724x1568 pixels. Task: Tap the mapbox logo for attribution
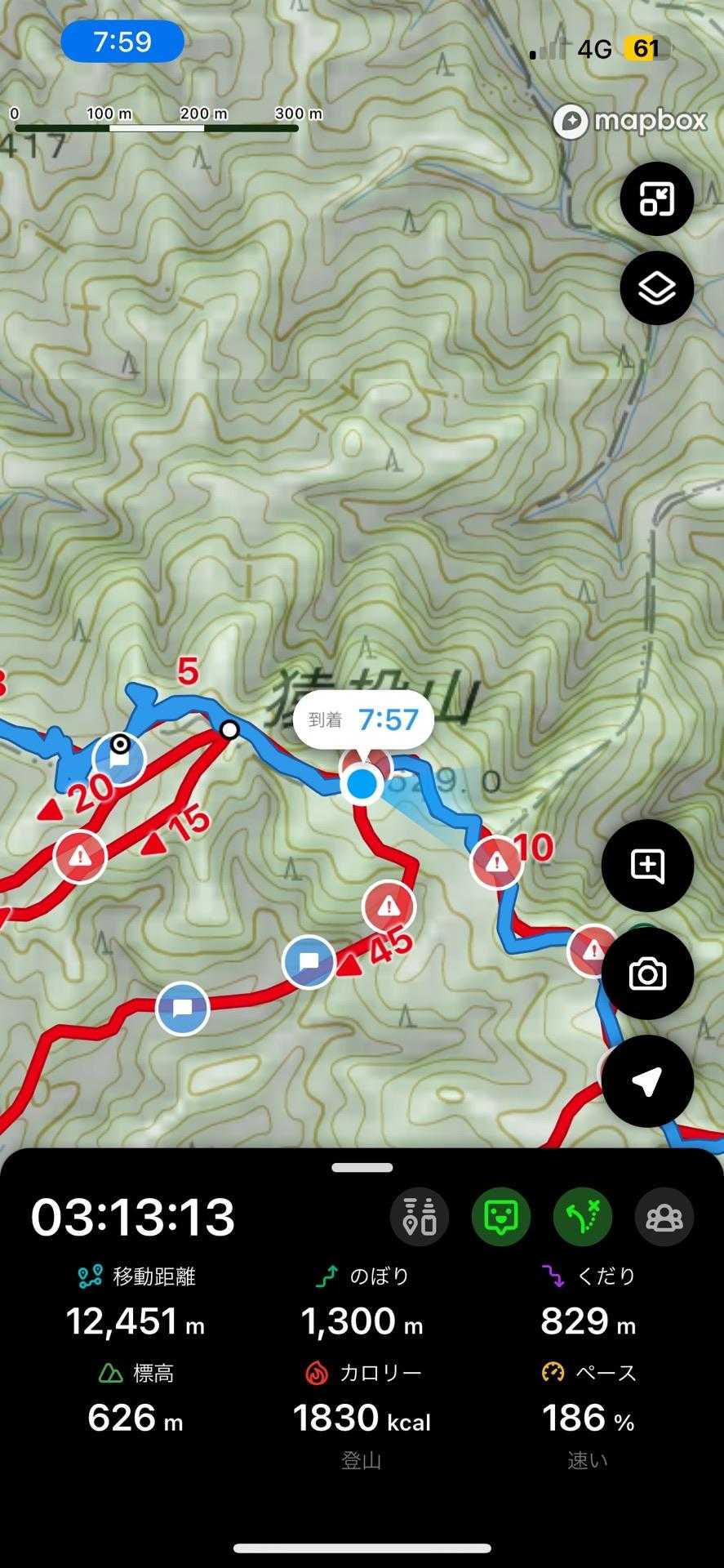pyautogui.click(x=629, y=122)
